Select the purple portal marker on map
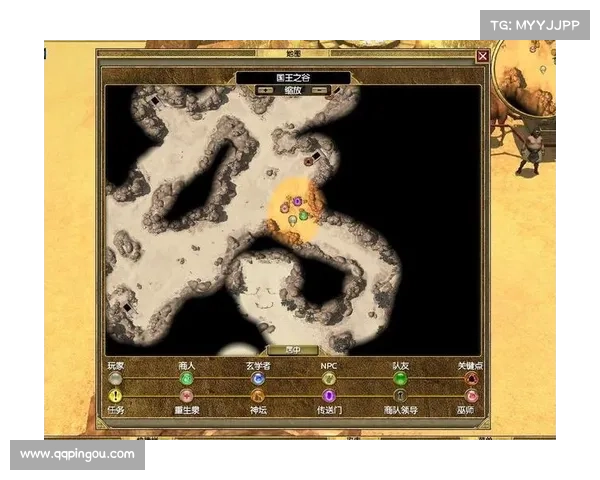 pos(297,202)
